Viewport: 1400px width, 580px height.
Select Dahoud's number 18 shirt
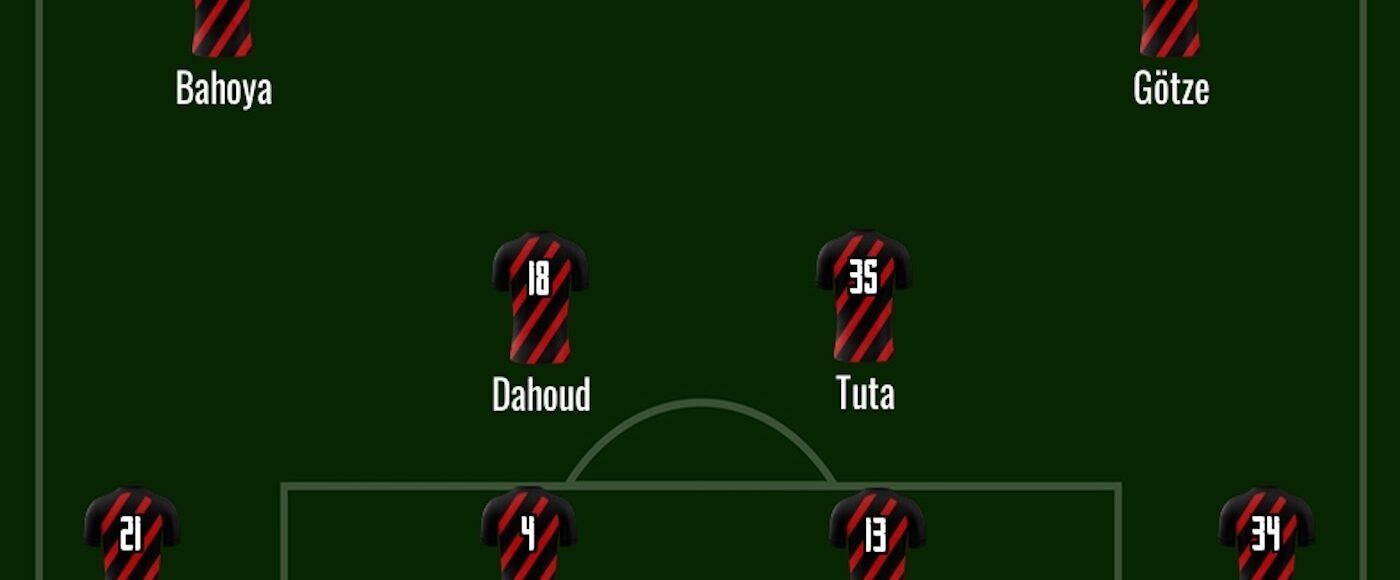pos(540,297)
